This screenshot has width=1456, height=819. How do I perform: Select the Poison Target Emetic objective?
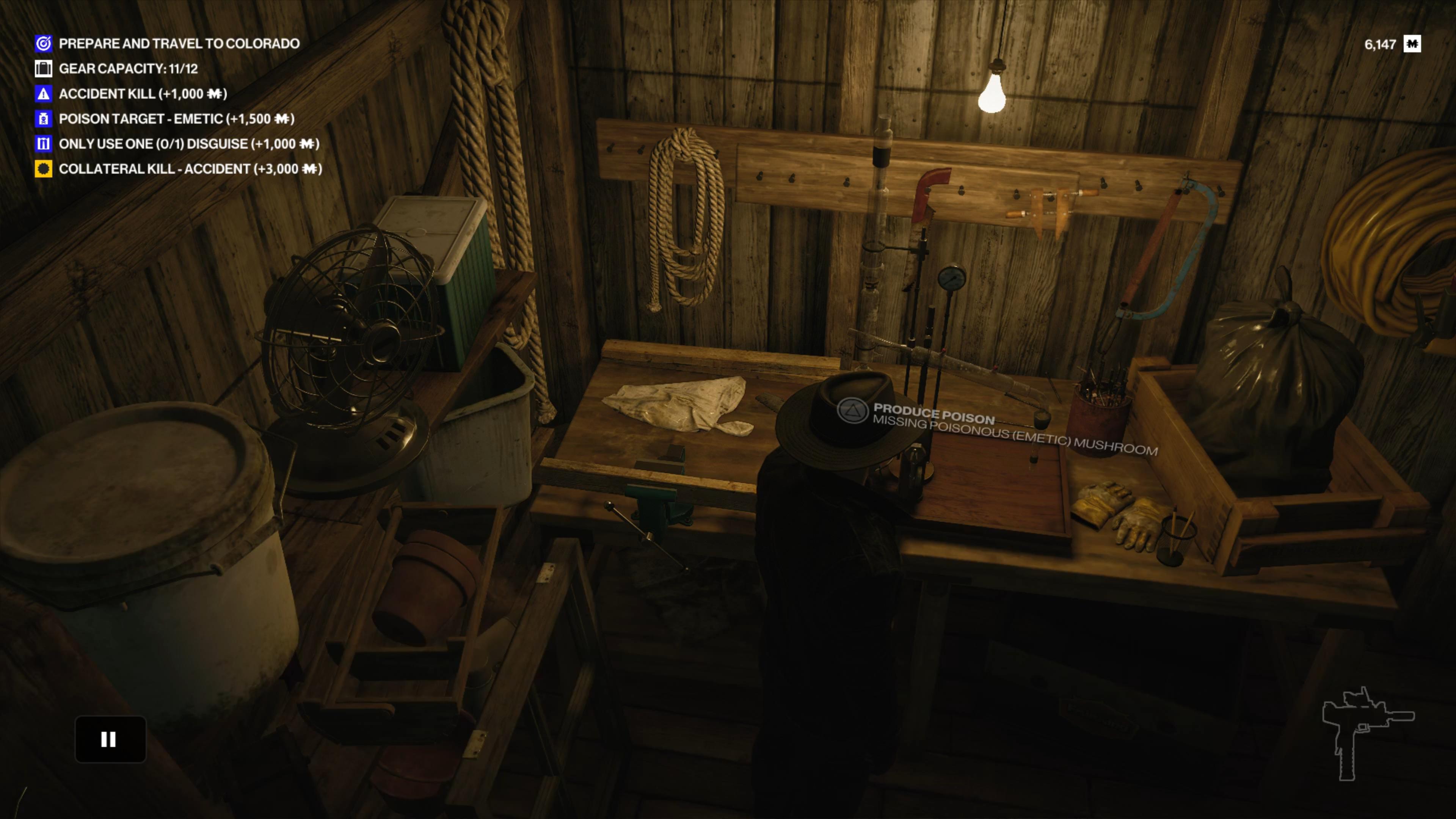click(x=176, y=119)
